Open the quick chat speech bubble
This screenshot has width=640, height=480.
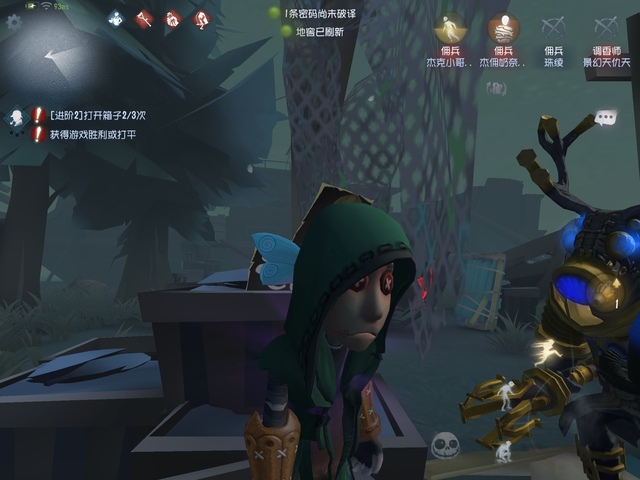(x=605, y=119)
